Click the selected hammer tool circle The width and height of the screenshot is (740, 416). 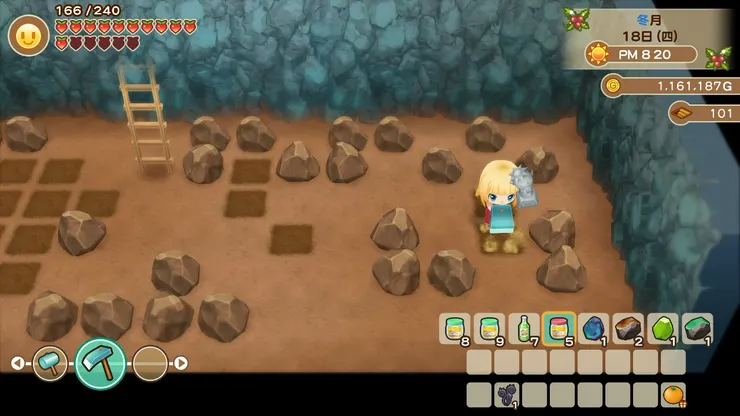point(100,362)
